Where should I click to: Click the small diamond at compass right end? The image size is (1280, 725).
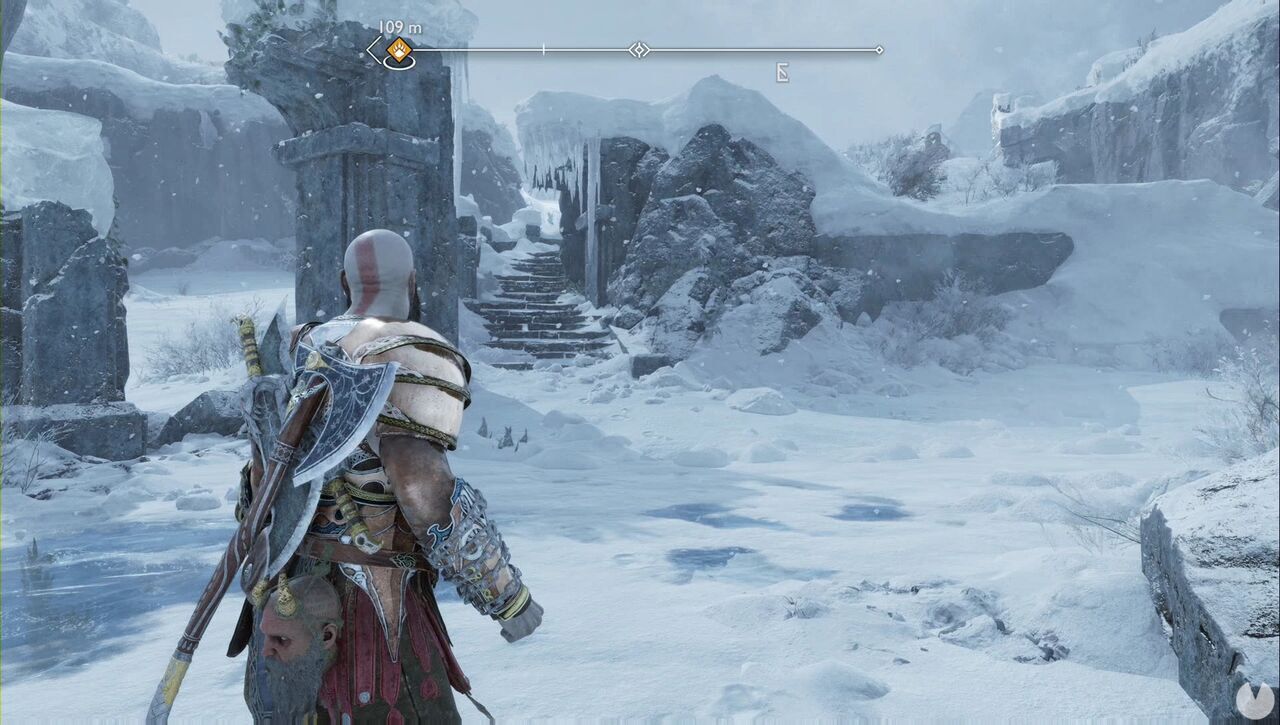[879, 48]
